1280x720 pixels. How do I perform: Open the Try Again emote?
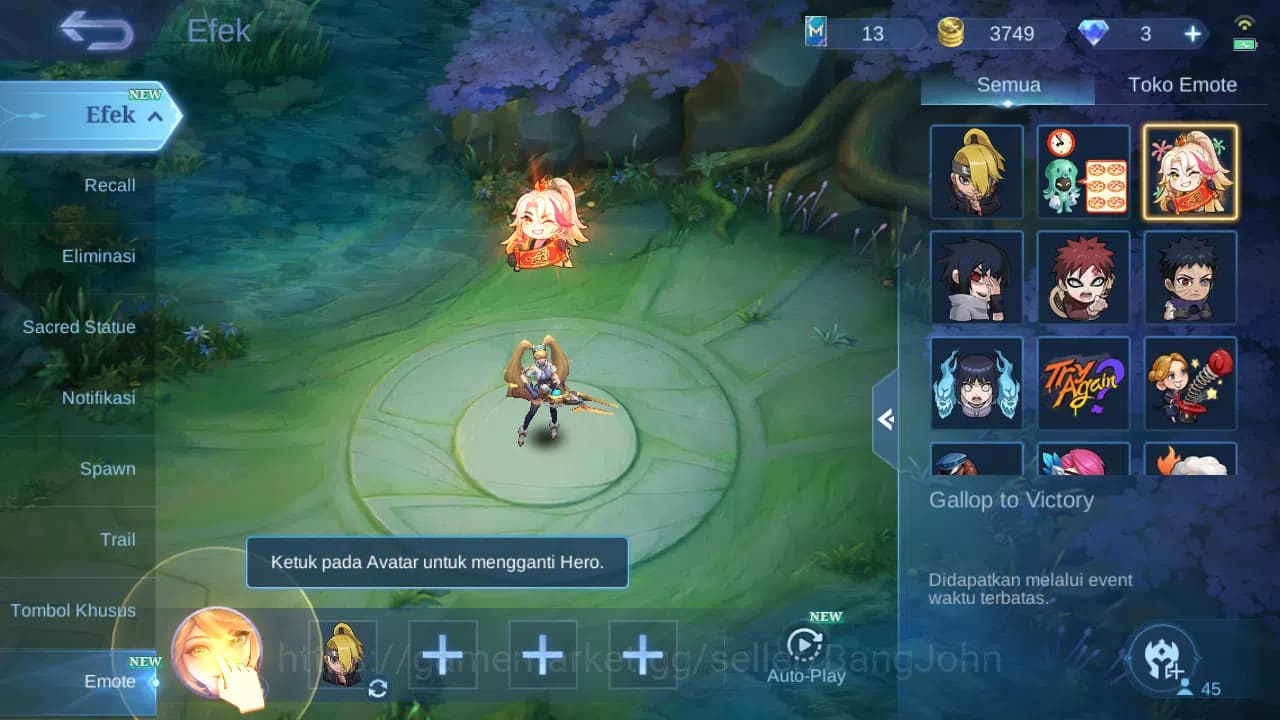pyautogui.click(x=1083, y=383)
